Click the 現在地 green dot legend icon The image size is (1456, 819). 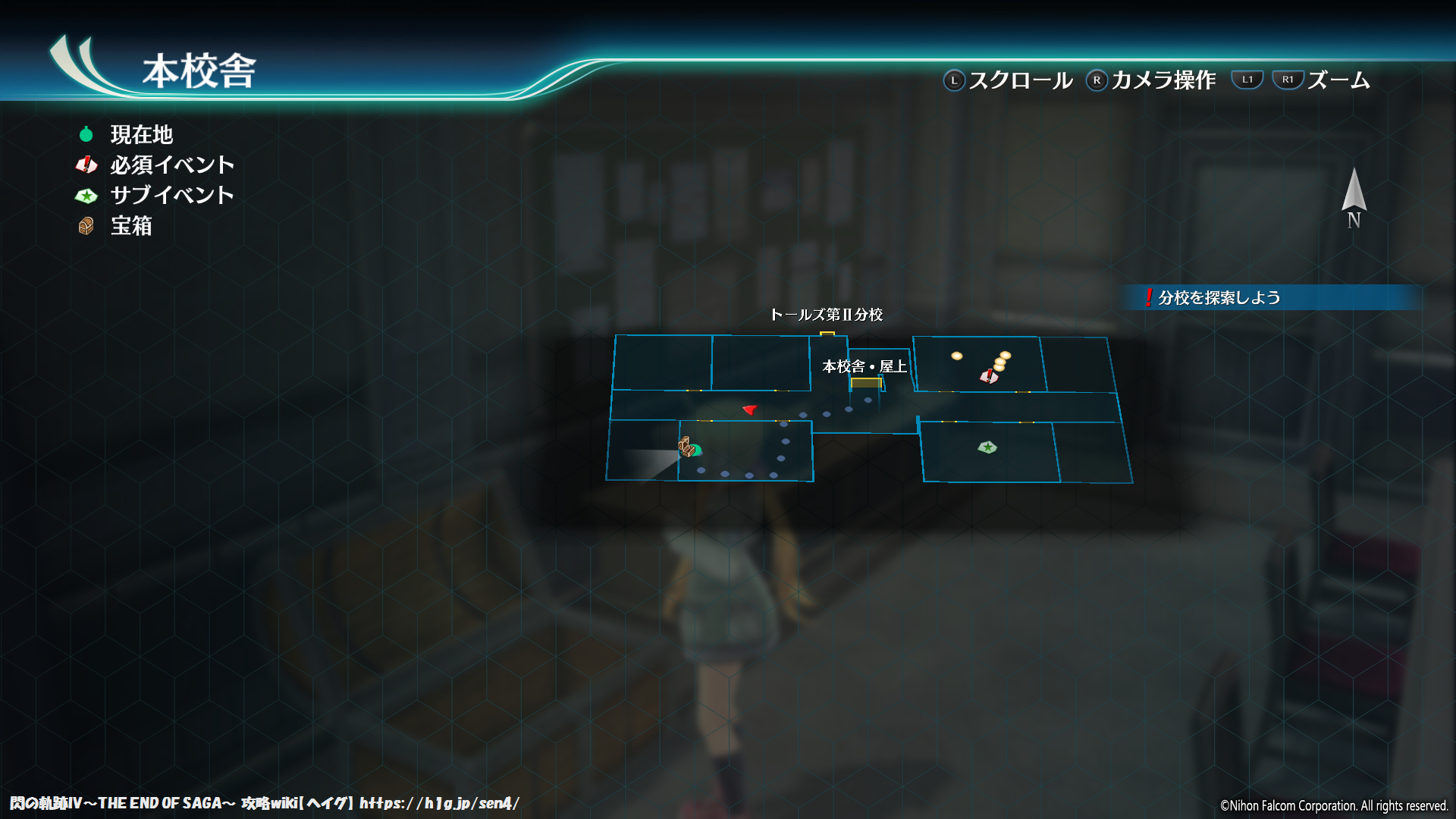coord(86,134)
